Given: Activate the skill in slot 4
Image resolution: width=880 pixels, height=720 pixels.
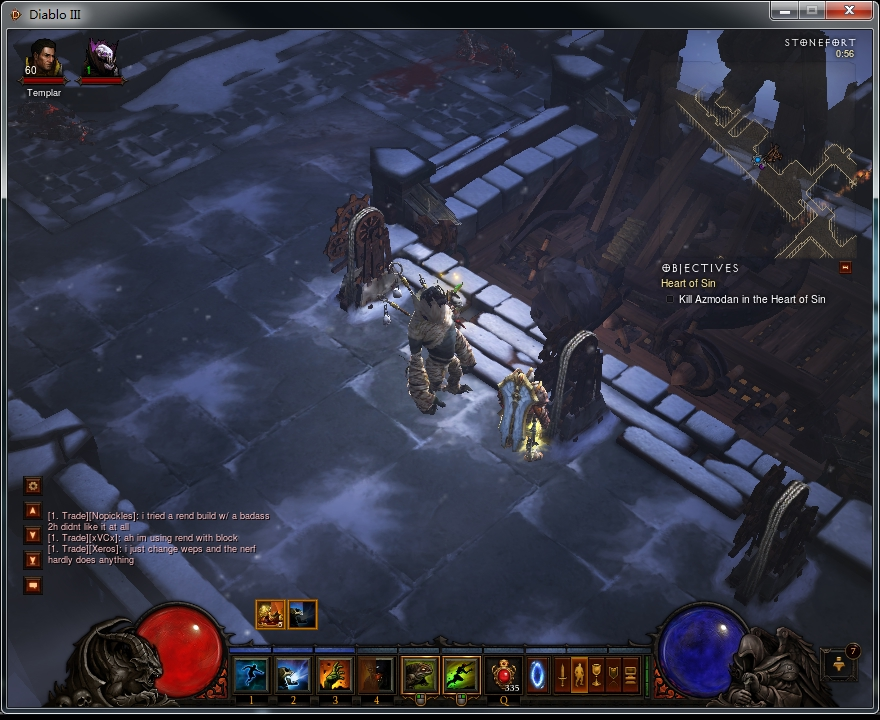Looking at the screenshot, I should (x=376, y=675).
